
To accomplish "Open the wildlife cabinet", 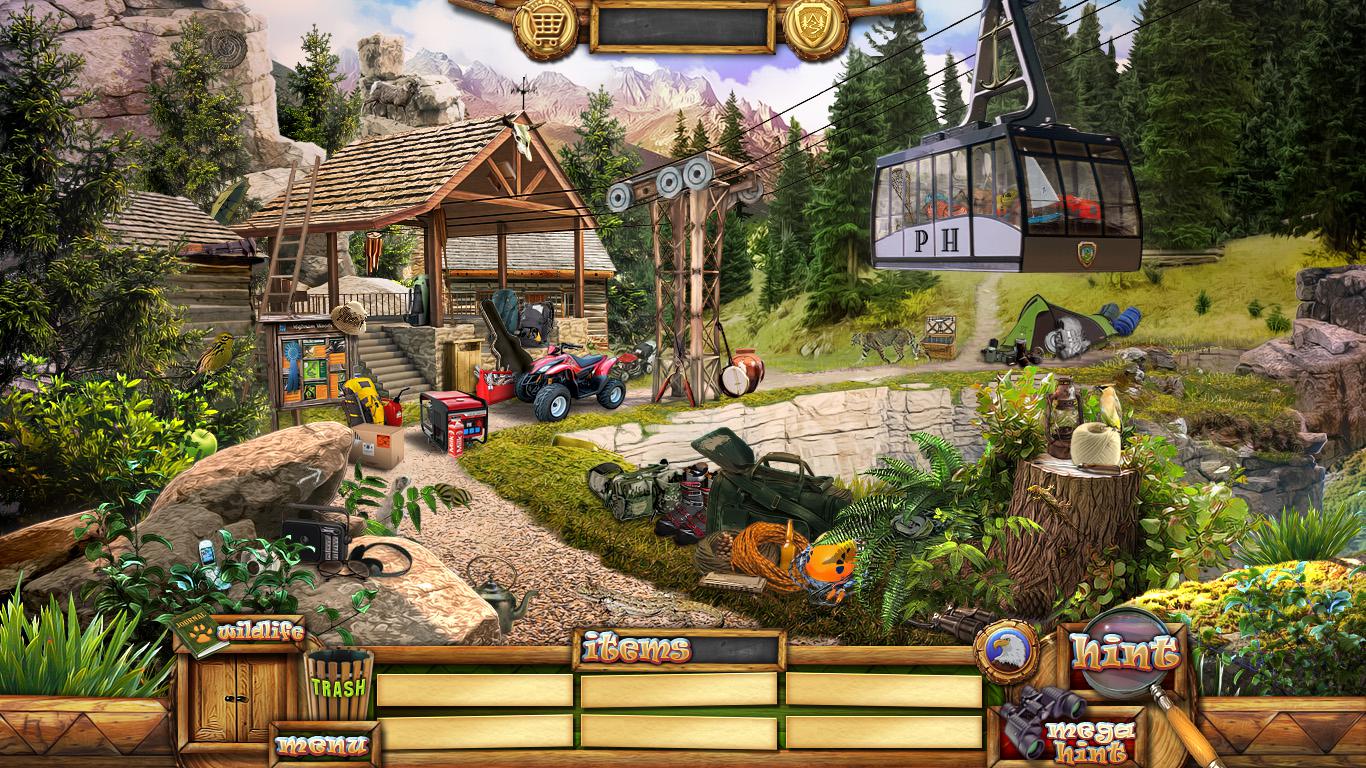I will click(x=237, y=693).
